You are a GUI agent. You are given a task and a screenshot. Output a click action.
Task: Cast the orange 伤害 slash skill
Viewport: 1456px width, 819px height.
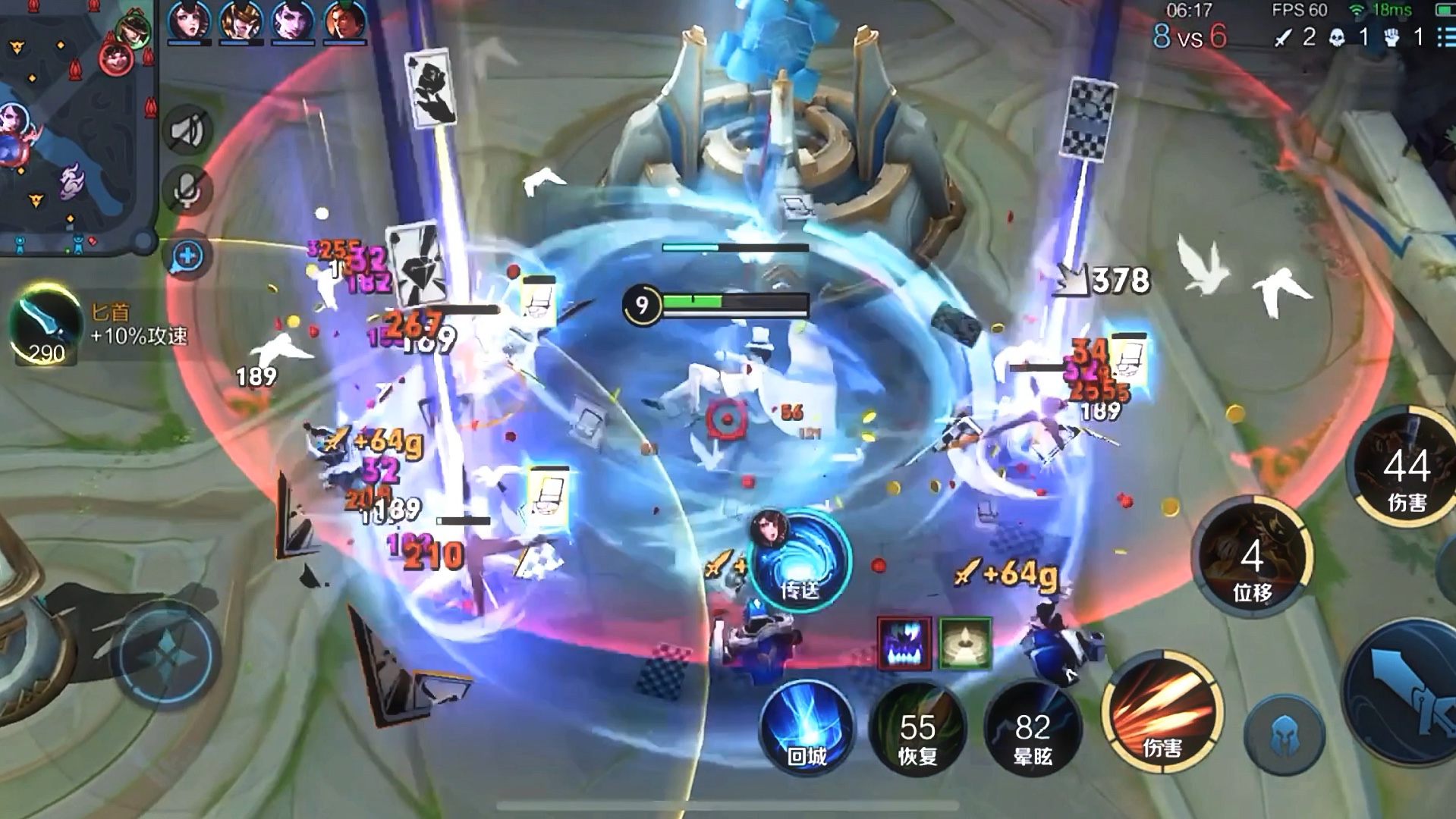(1161, 711)
